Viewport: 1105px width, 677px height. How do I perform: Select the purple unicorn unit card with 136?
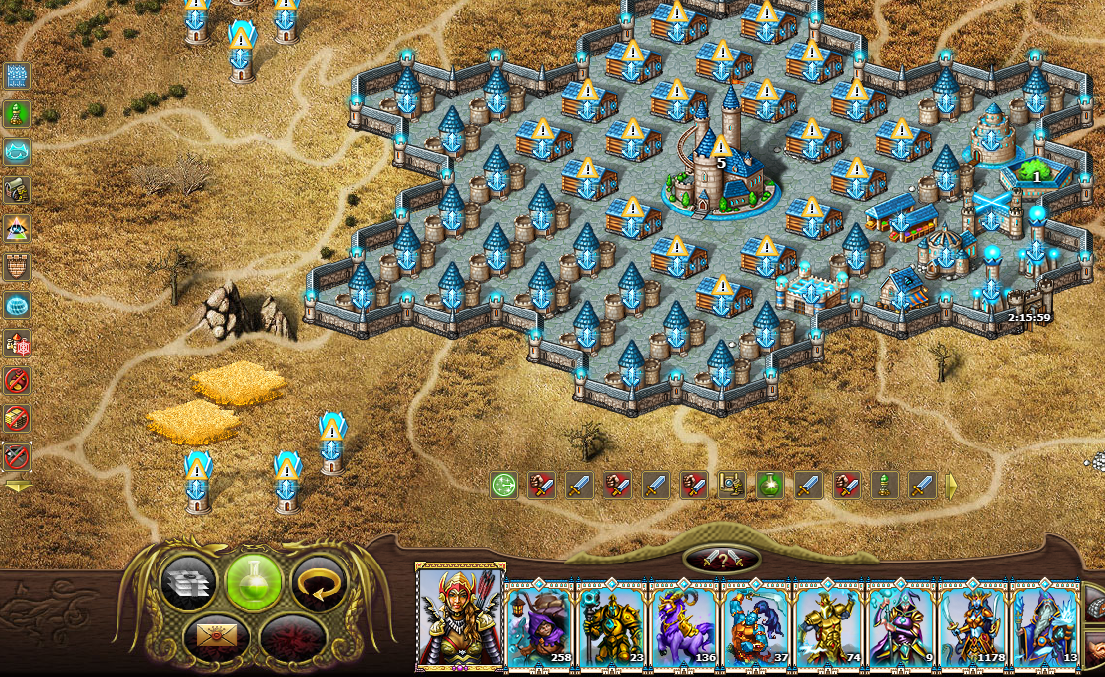684,625
